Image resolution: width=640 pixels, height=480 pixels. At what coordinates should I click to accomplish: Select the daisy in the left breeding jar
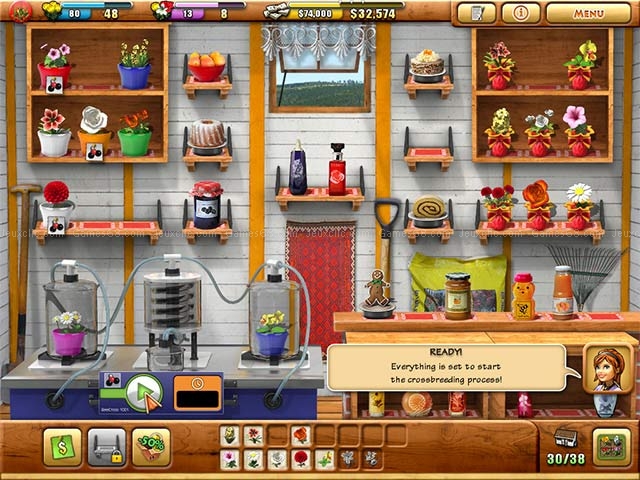(x=69, y=330)
